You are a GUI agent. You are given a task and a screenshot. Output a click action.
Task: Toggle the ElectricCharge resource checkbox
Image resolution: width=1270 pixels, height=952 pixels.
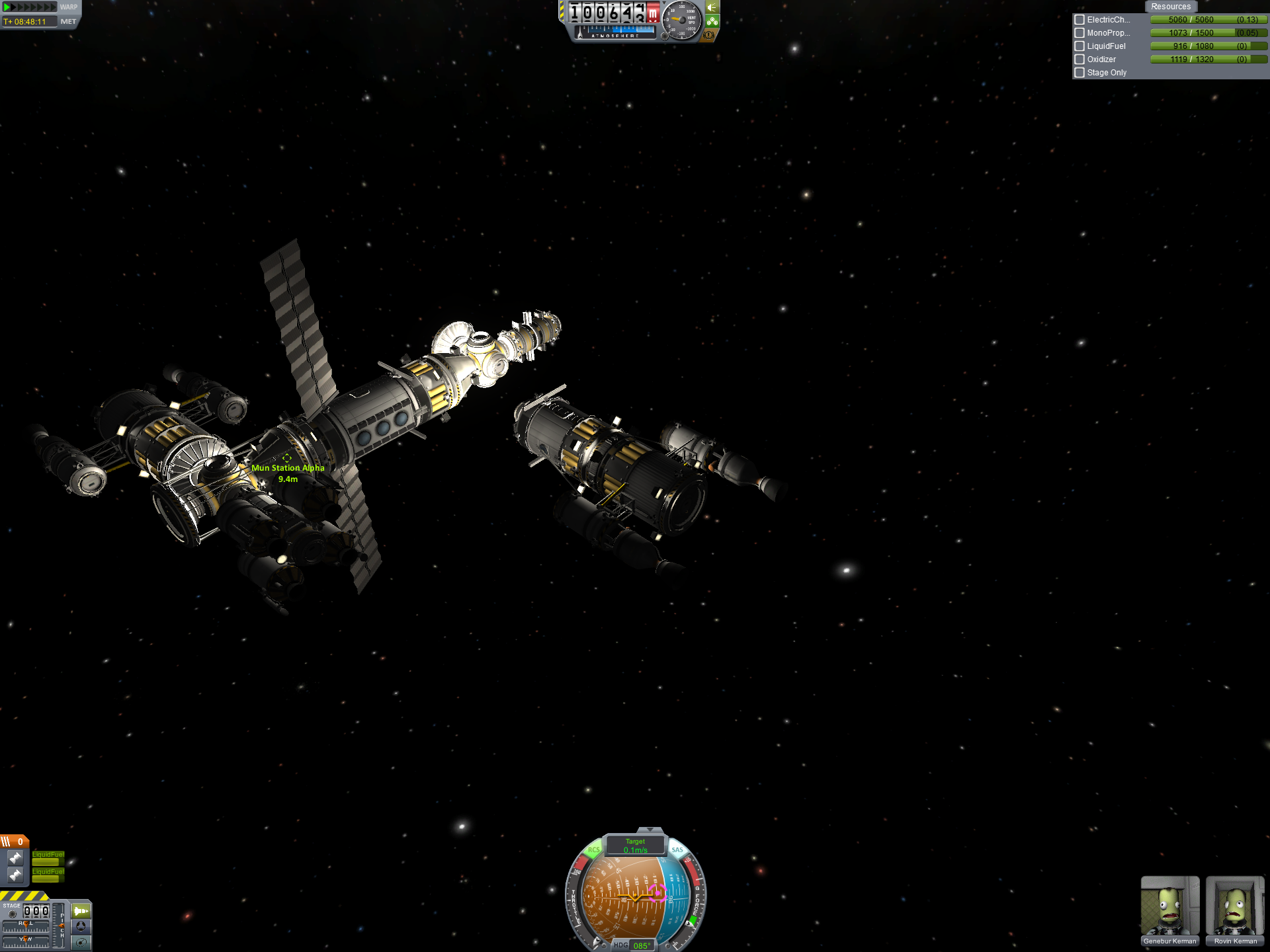[1079, 20]
